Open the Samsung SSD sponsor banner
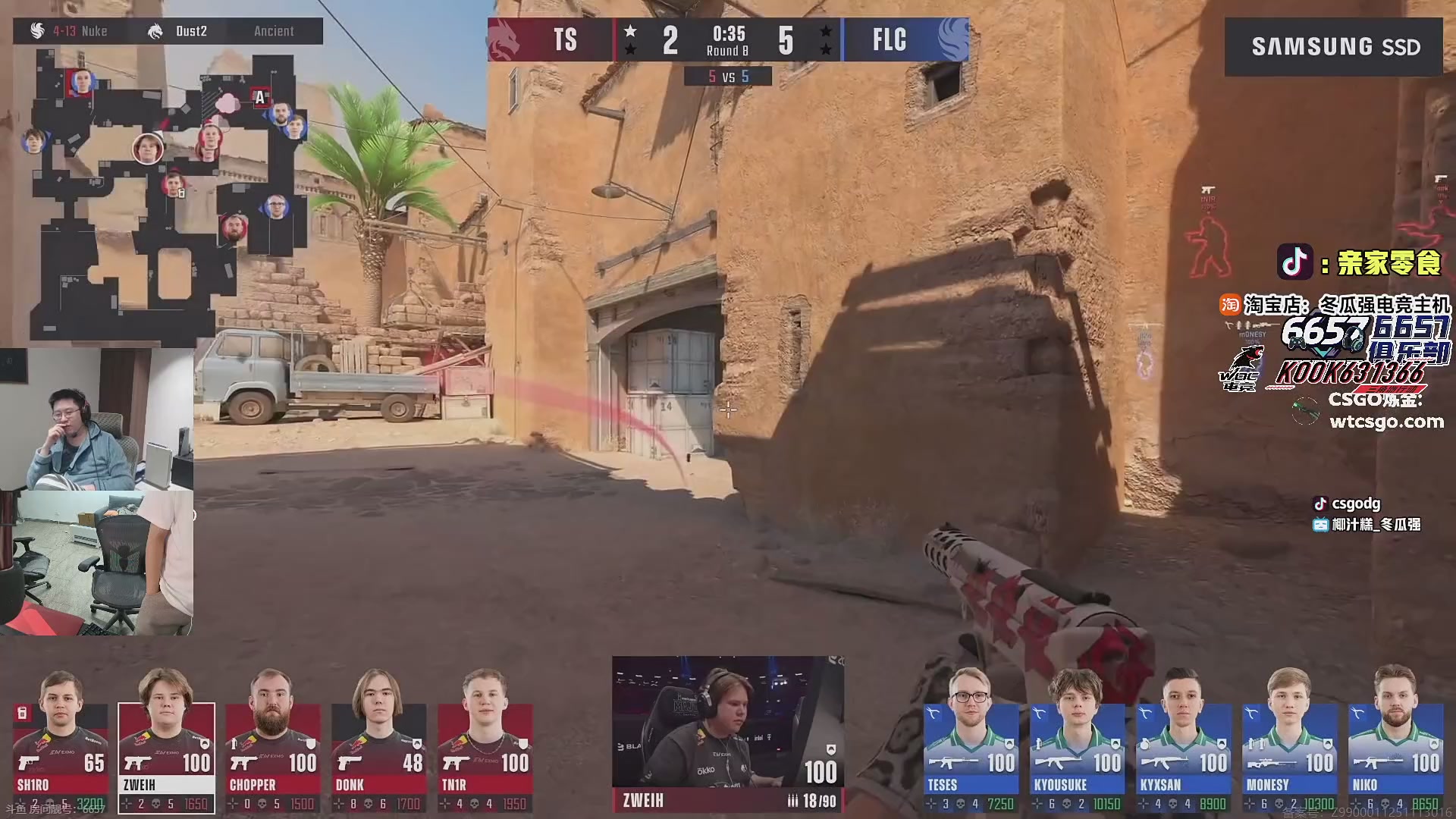The image size is (1456, 819). tap(1334, 47)
